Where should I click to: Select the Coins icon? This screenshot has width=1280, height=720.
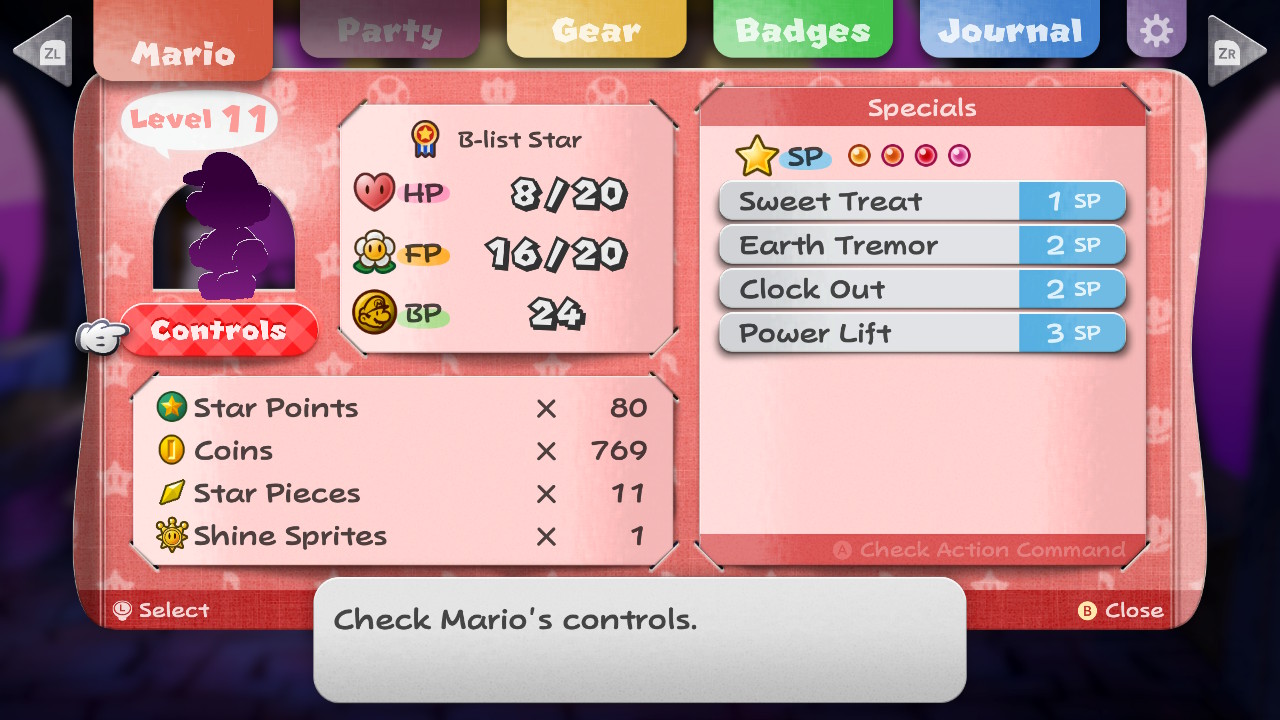pos(172,450)
